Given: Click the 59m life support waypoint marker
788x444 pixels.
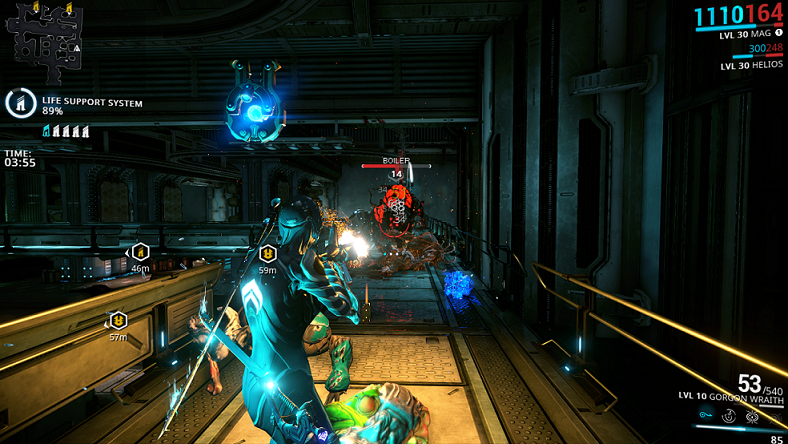Looking at the screenshot, I should tap(267, 254).
